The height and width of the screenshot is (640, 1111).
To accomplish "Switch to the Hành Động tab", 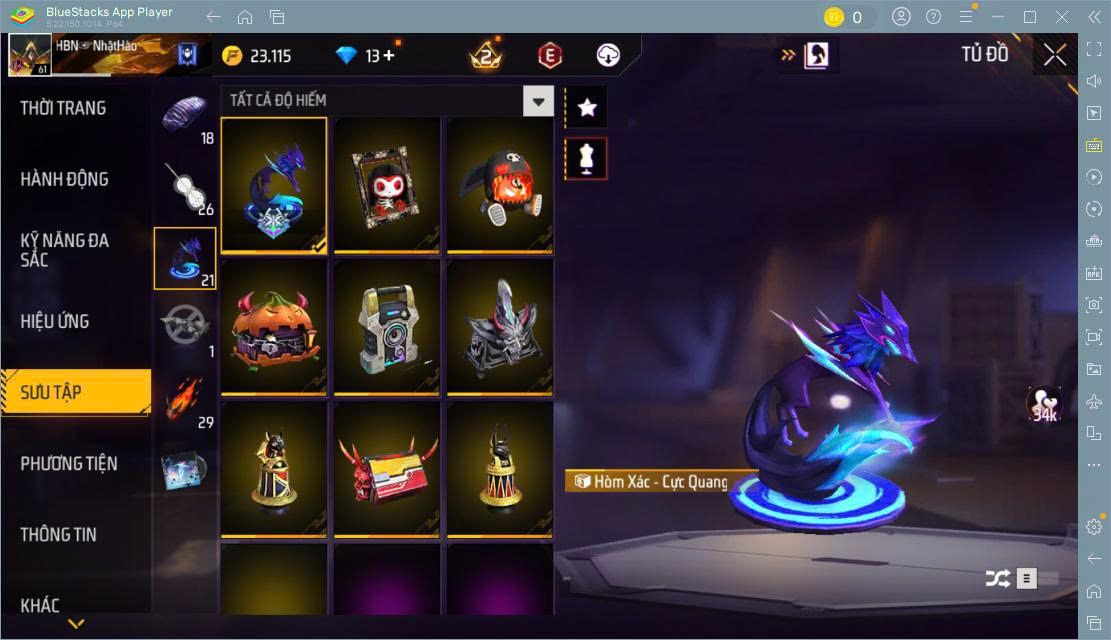I will point(65,179).
